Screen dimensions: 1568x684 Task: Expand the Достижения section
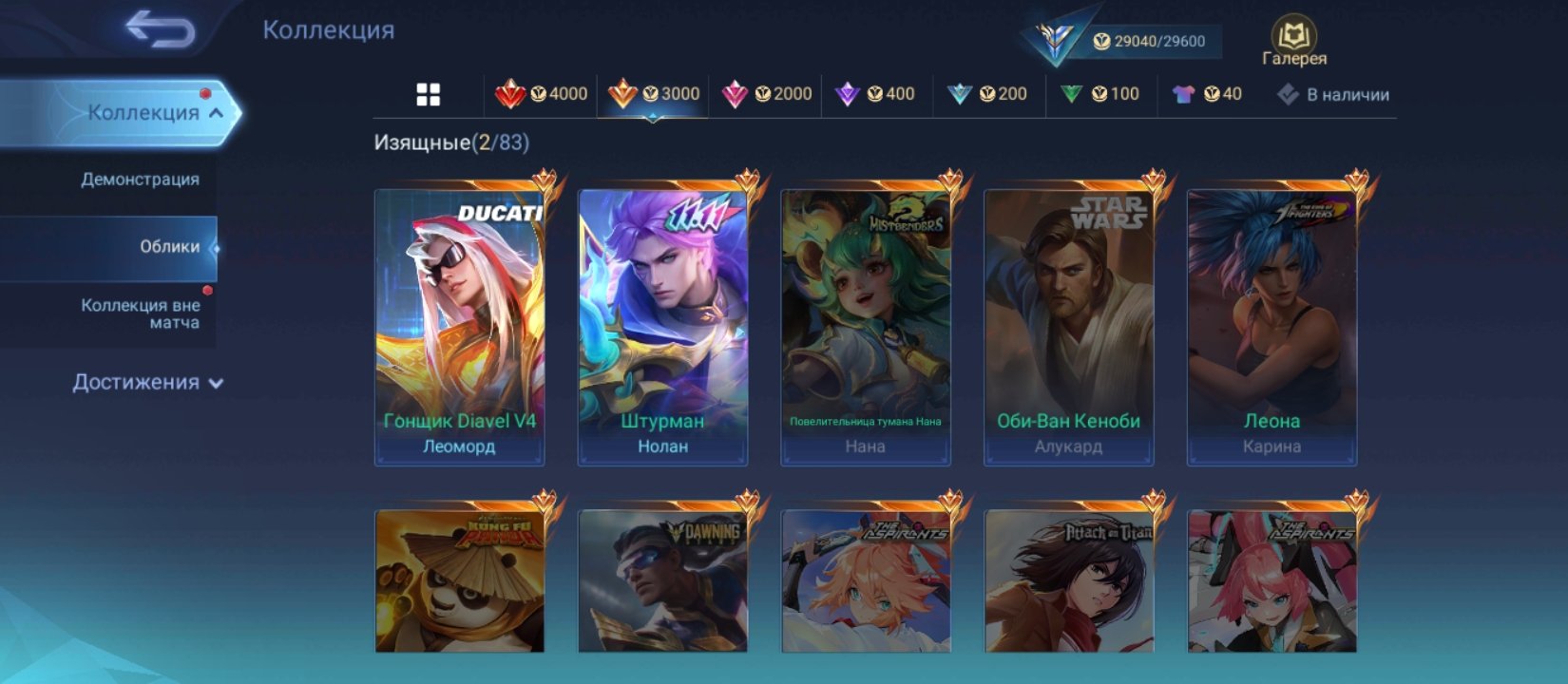[147, 383]
